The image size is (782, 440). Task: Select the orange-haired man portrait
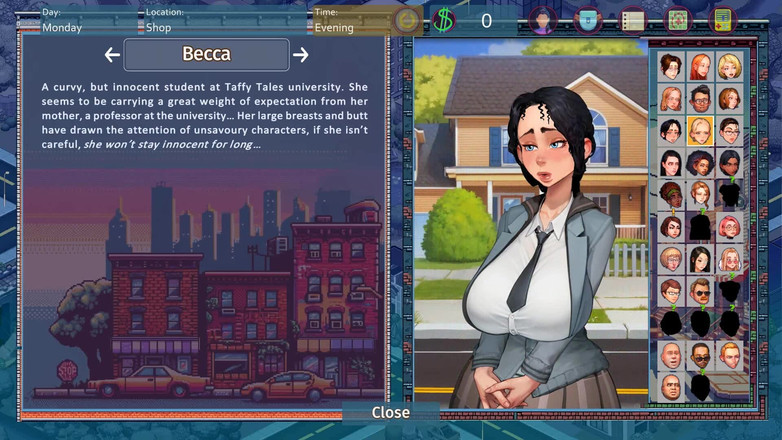[729, 354]
